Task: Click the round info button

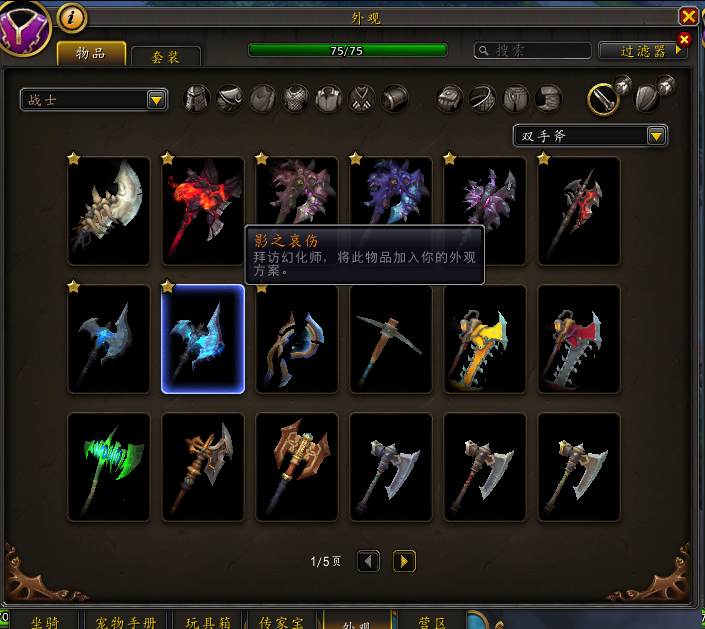Action: click(x=72, y=17)
